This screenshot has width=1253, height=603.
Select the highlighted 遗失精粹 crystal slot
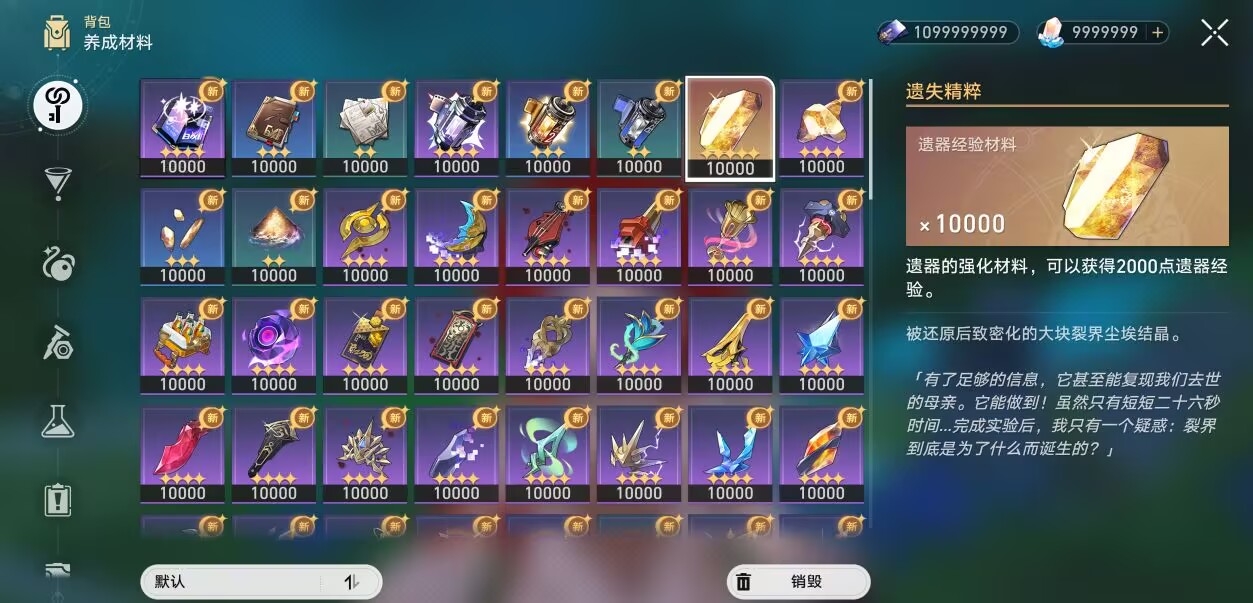coord(730,128)
